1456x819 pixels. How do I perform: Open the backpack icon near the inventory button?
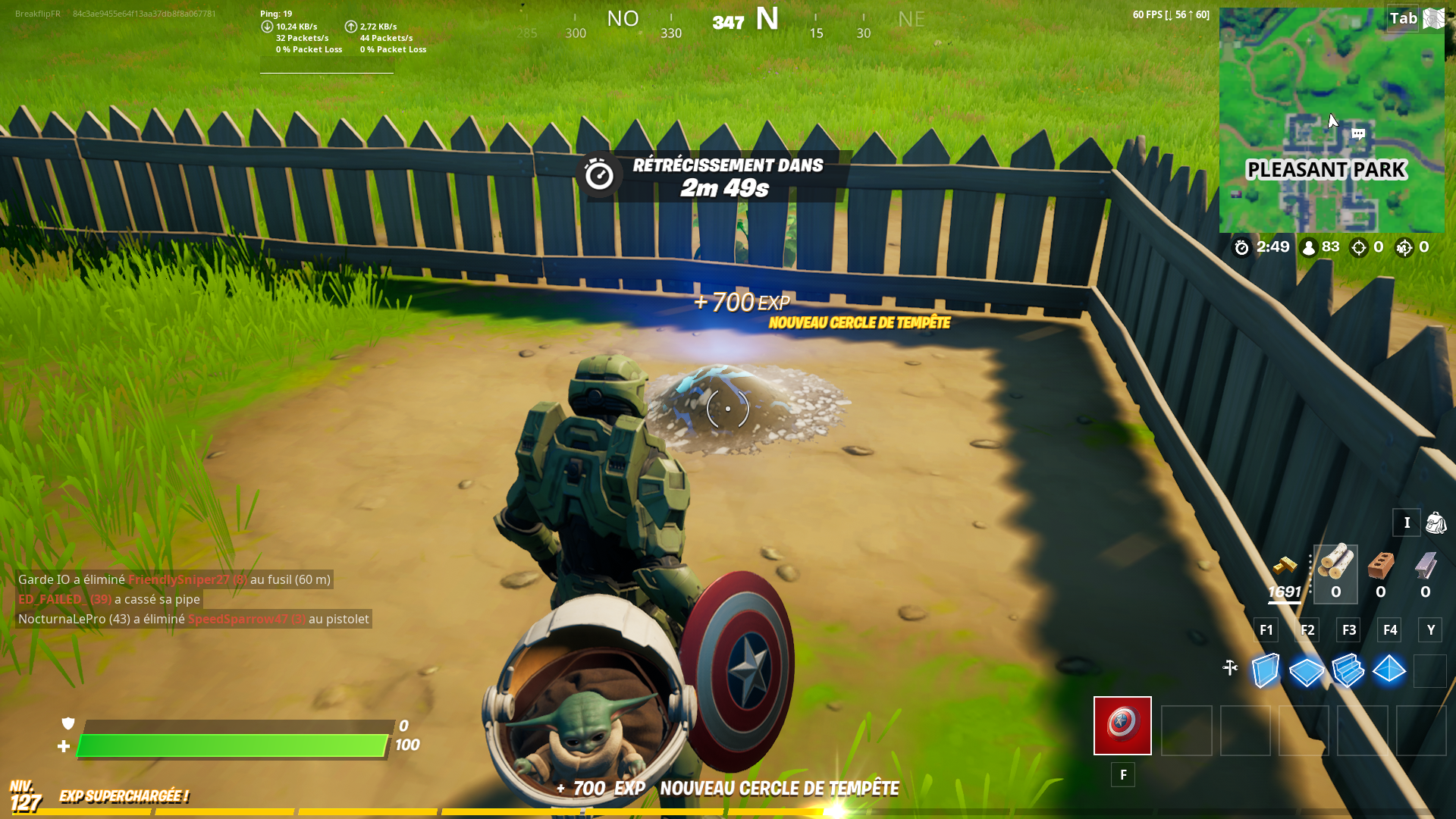(x=1436, y=522)
